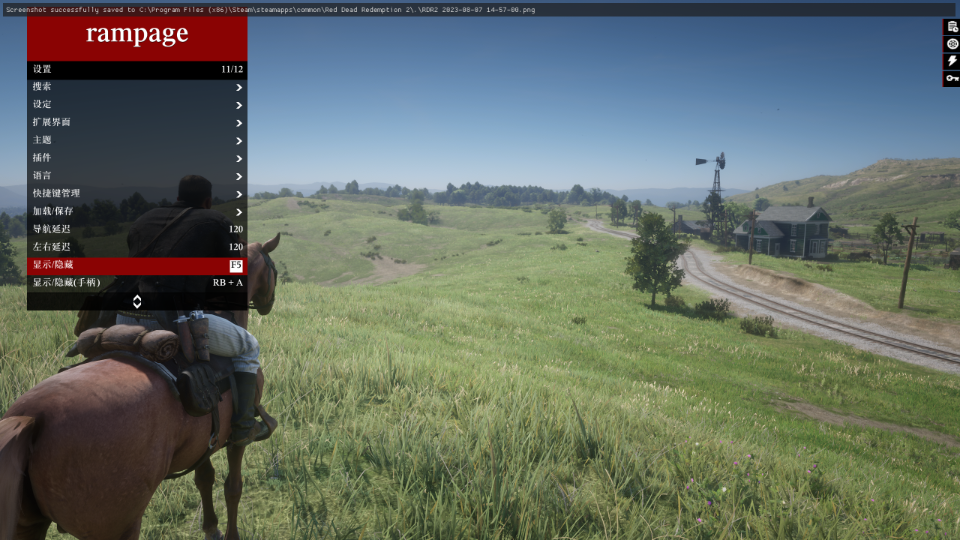This screenshot has height=540, width=960.
Task: Click the wheel-shaped circular icon
Action: coord(952,44)
